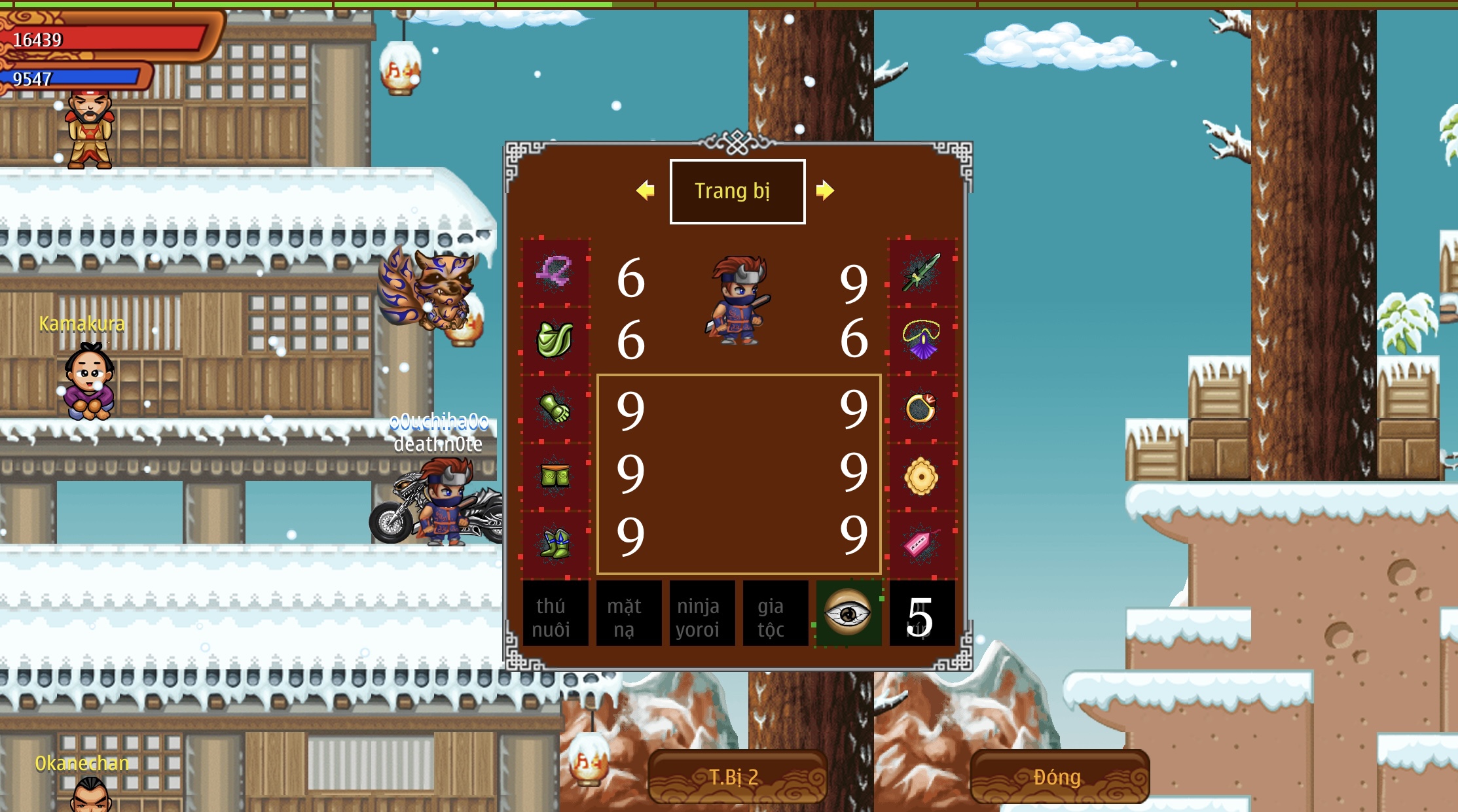Select the black ring equipment slot
The height and width of the screenshot is (812, 1458).
921,409
